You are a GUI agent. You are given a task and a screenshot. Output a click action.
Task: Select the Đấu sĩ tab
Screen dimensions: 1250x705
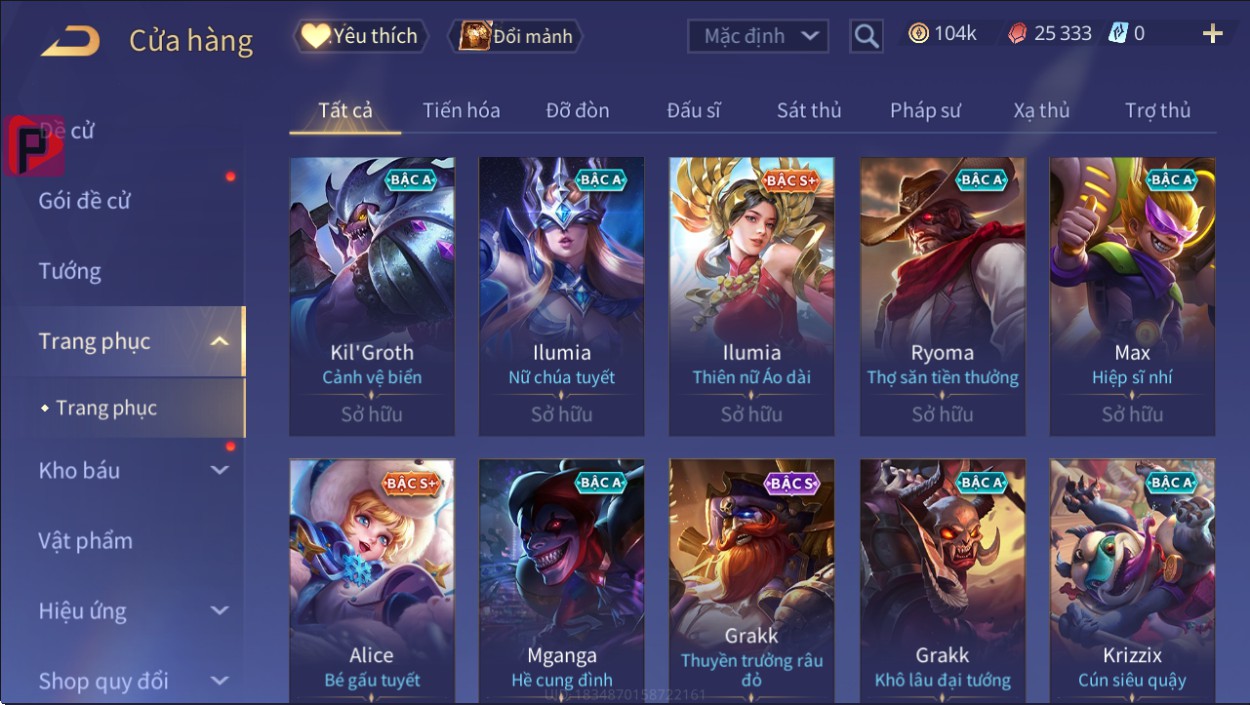pyautogui.click(x=693, y=110)
